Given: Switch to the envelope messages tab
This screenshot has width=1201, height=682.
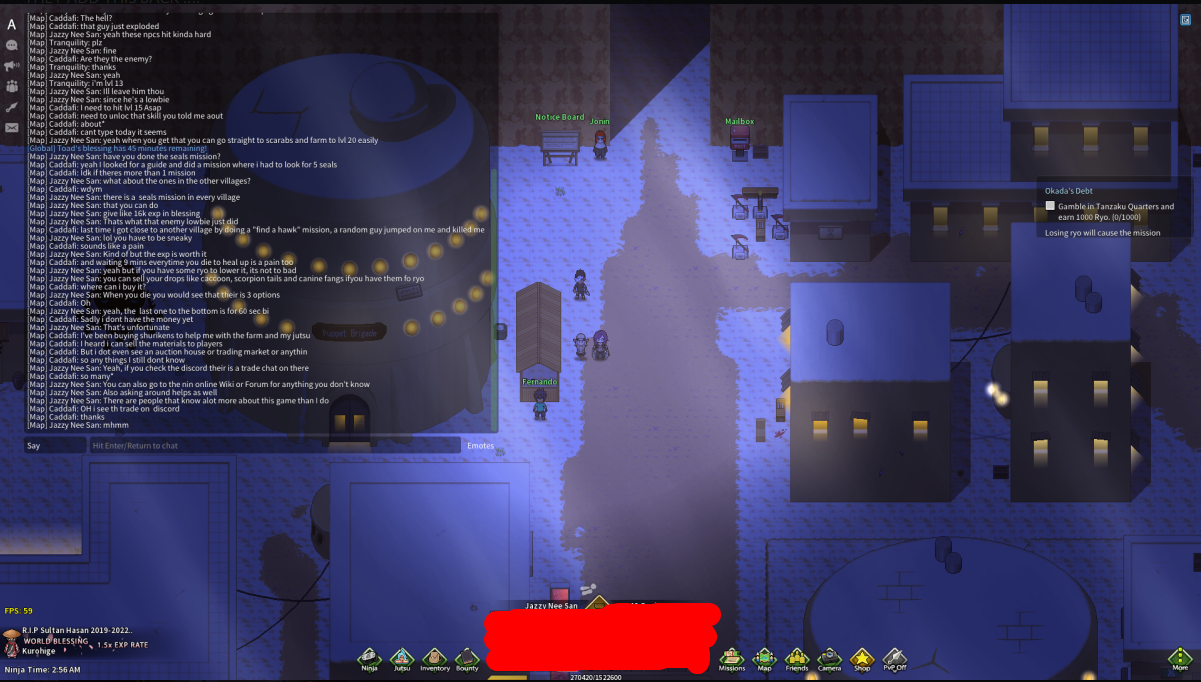Looking at the screenshot, I should 12,128.
